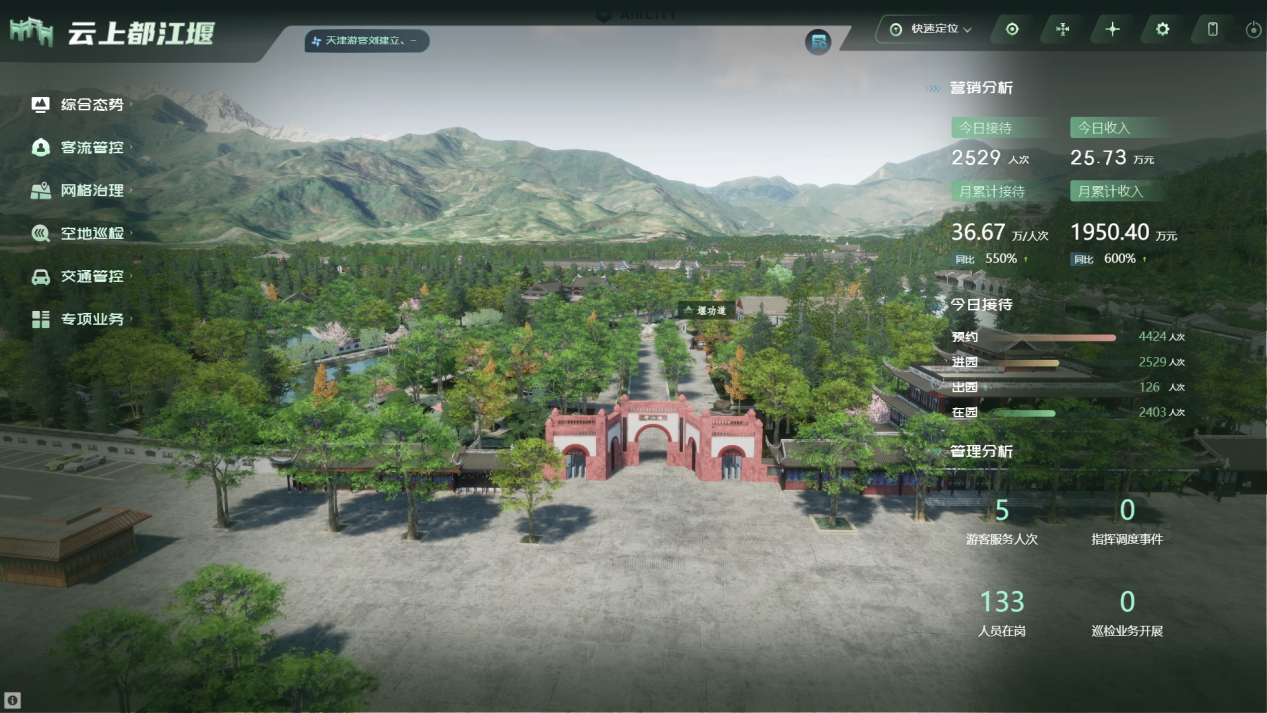Open the round blue calendar icon
1267x713 pixels.
tap(818, 42)
